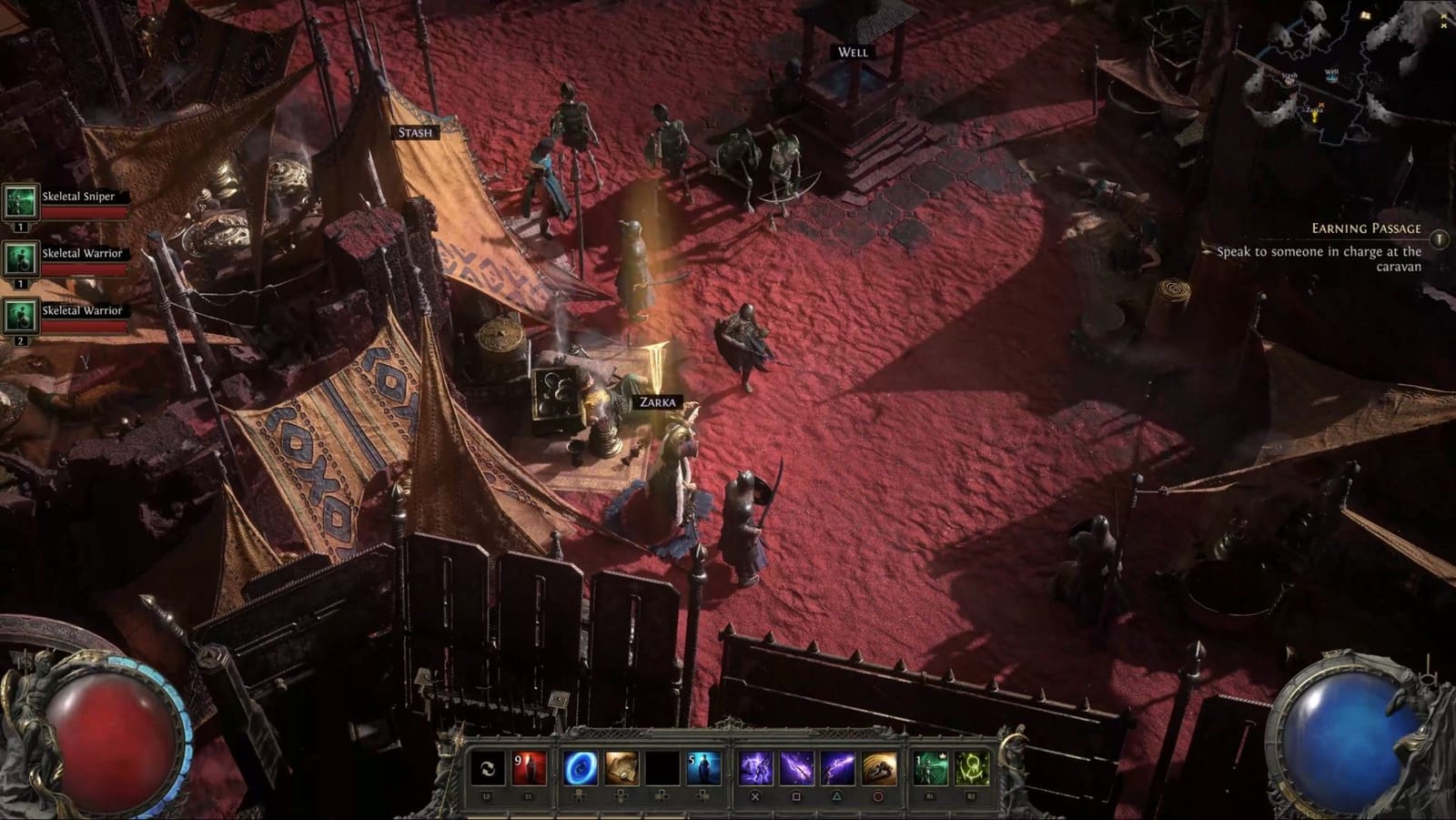Image resolution: width=1456 pixels, height=820 pixels.
Task: Select the green archer skill on R1
Action: pos(930,769)
